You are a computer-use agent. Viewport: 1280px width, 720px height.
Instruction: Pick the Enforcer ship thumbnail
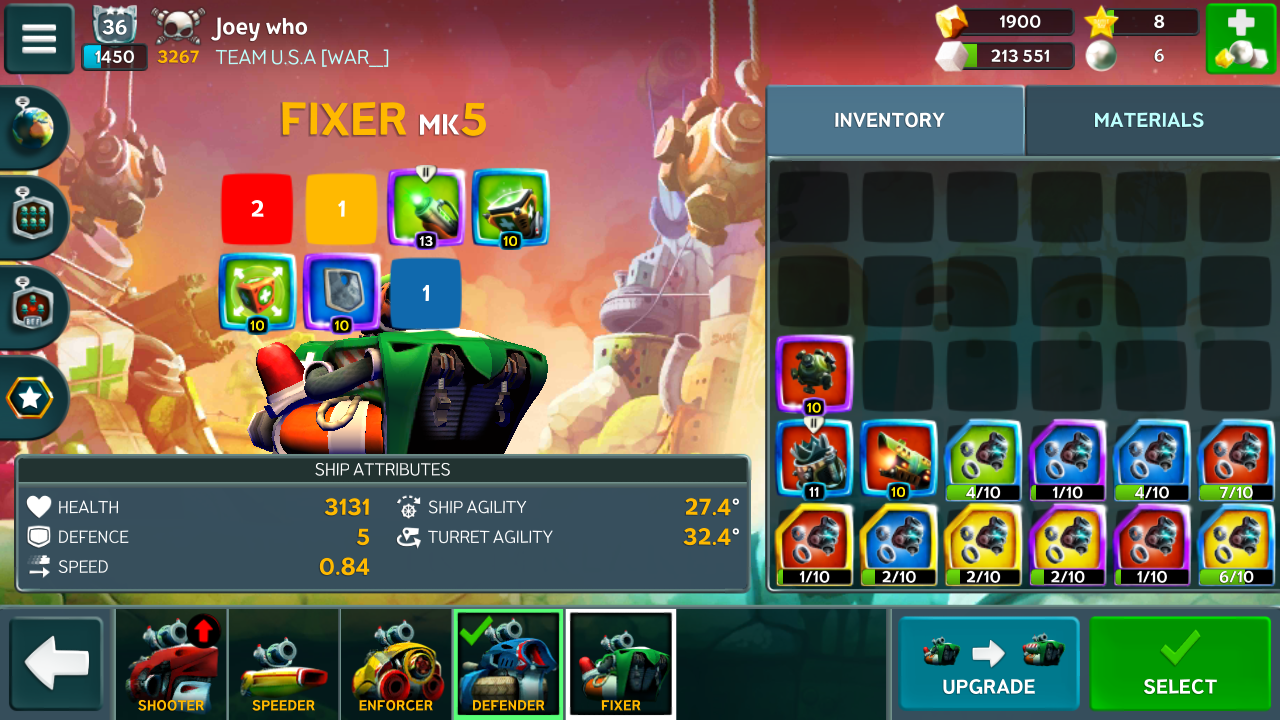point(396,664)
